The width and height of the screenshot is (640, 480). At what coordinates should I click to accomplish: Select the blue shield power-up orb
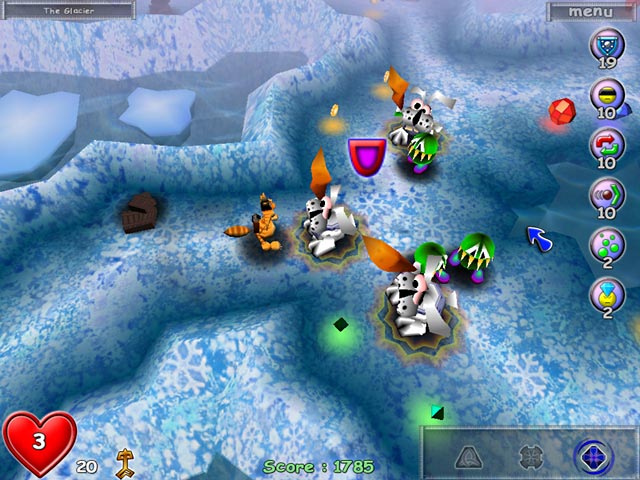tap(604, 44)
